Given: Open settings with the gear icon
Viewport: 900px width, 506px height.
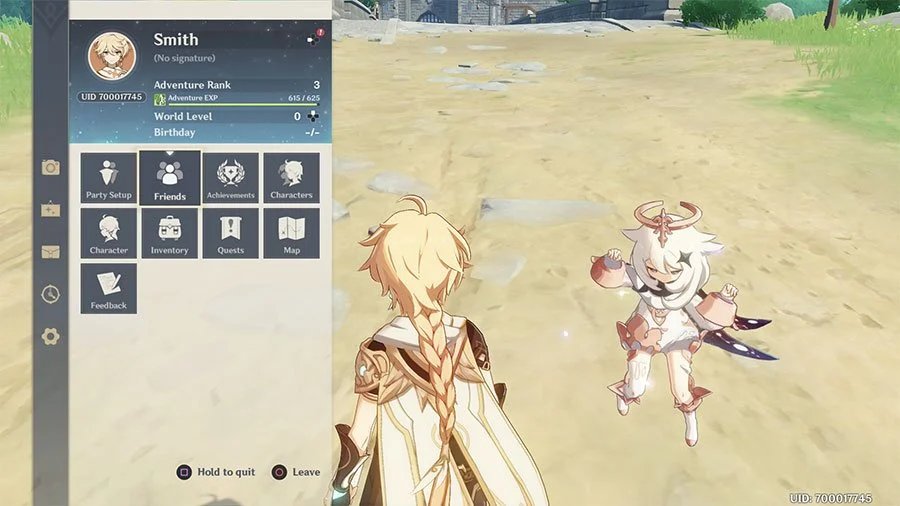Looking at the screenshot, I should 50,337.
